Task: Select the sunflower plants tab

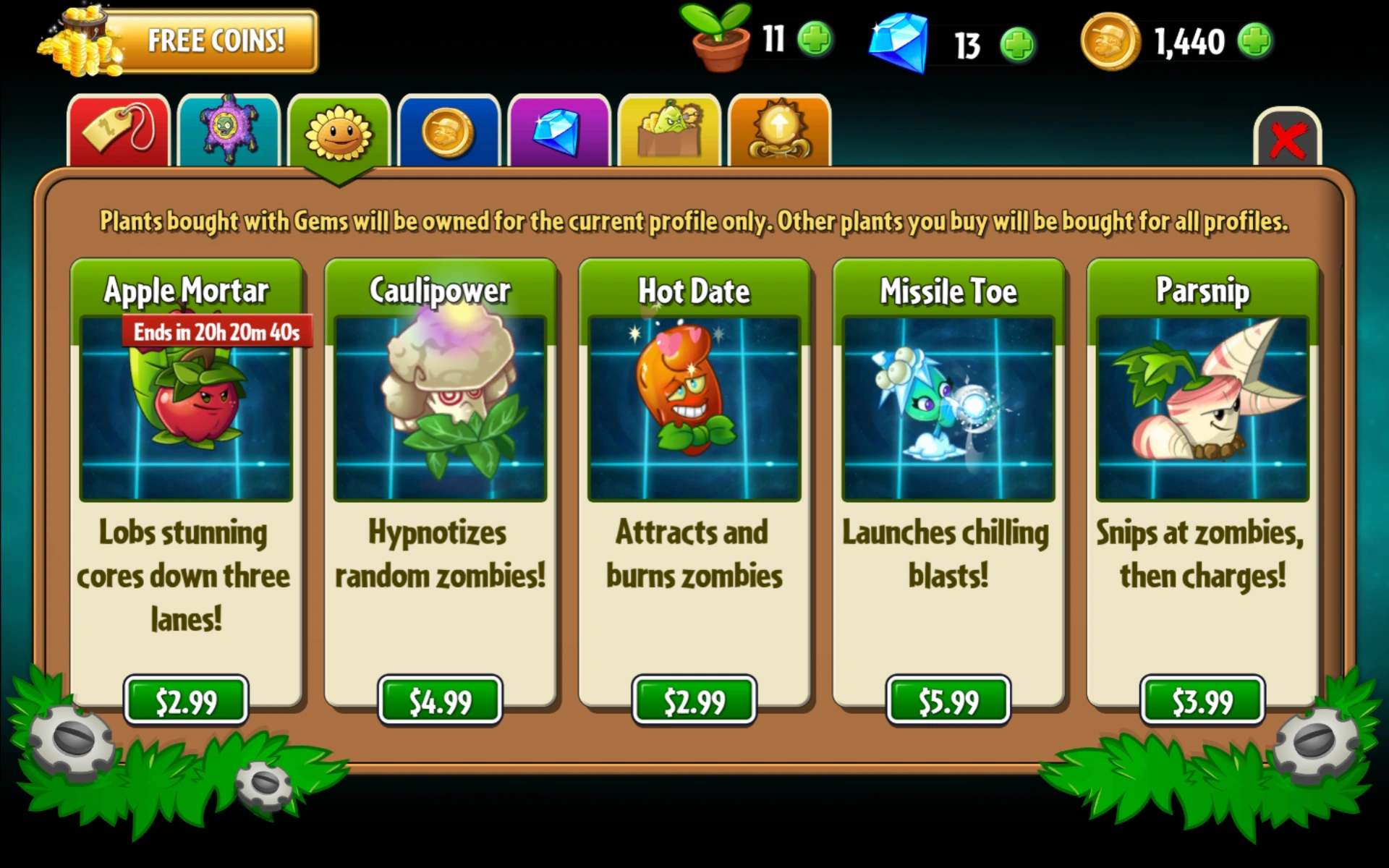Action: pos(339,132)
